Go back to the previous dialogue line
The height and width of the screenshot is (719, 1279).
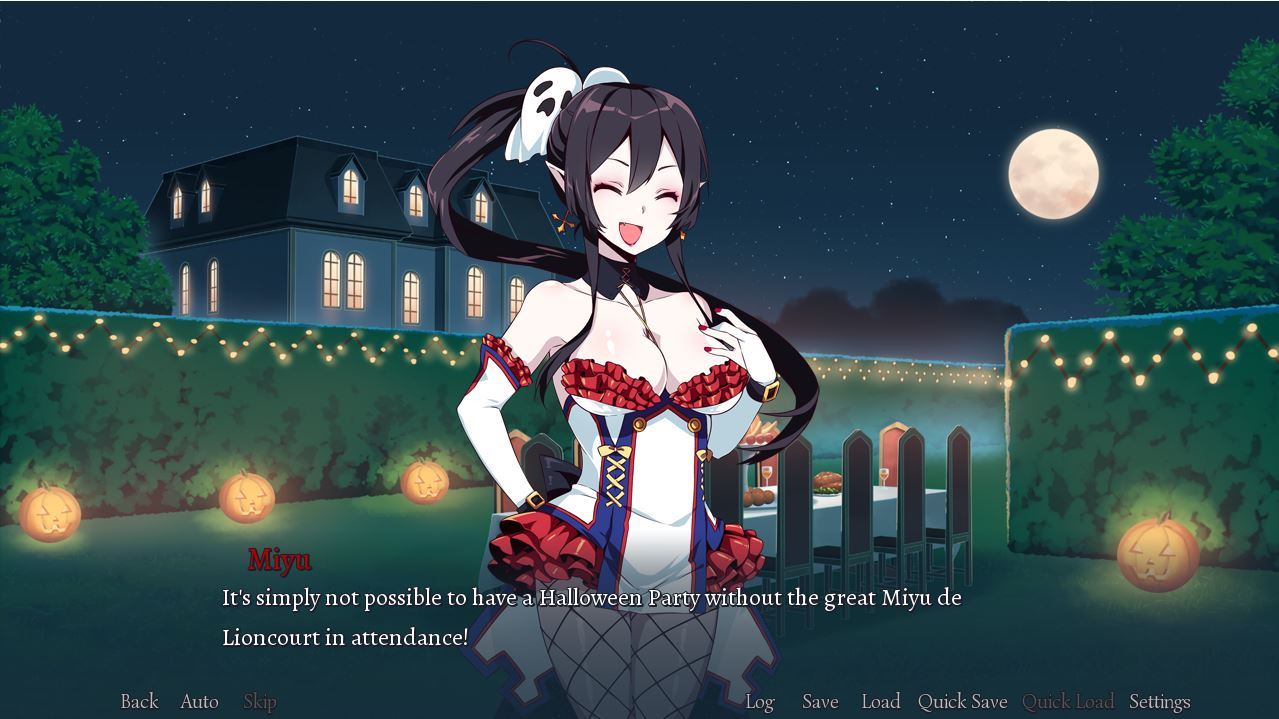click(x=139, y=702)
